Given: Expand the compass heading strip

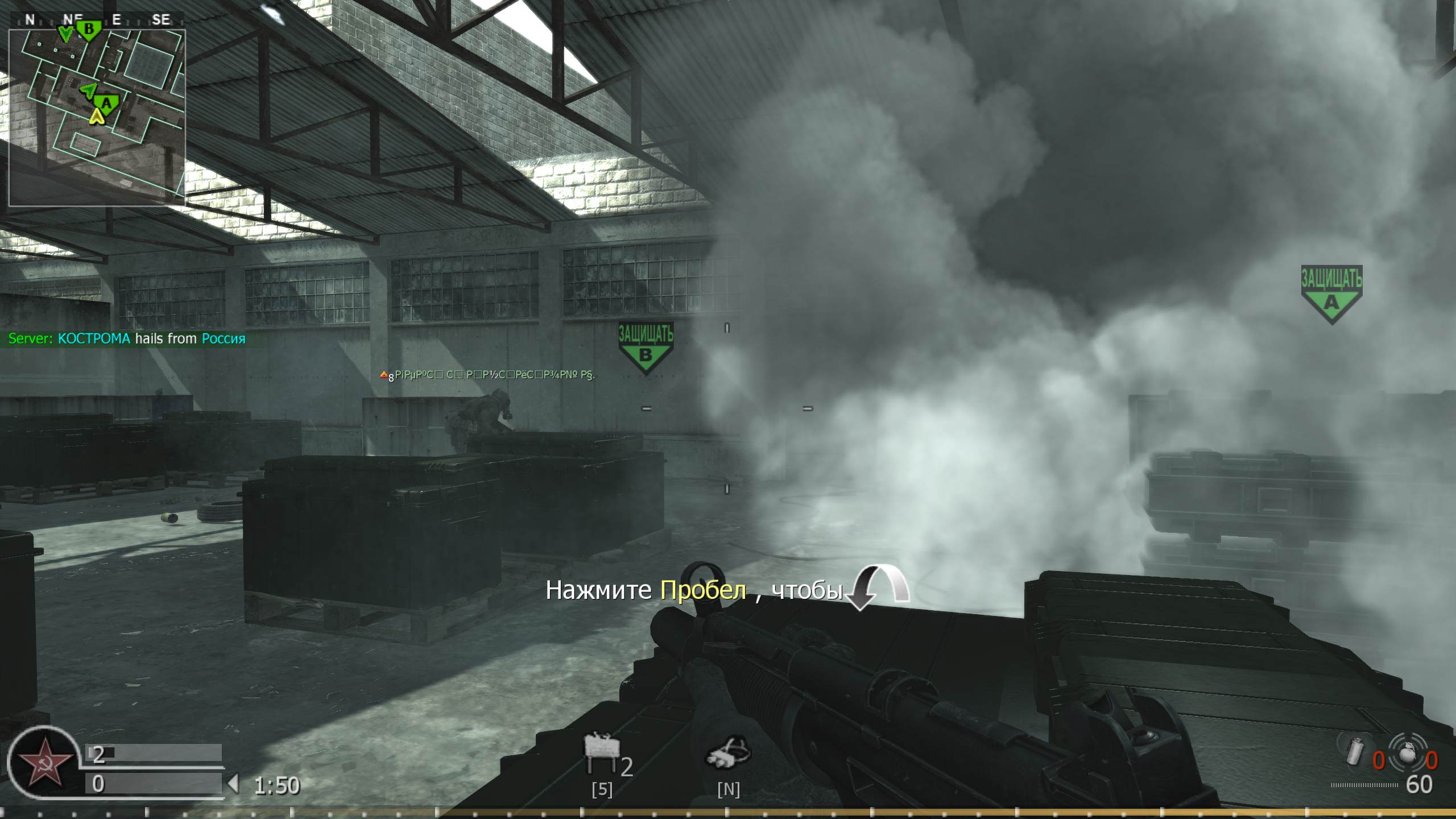Looking at the screenshot, I should (97, 19).
